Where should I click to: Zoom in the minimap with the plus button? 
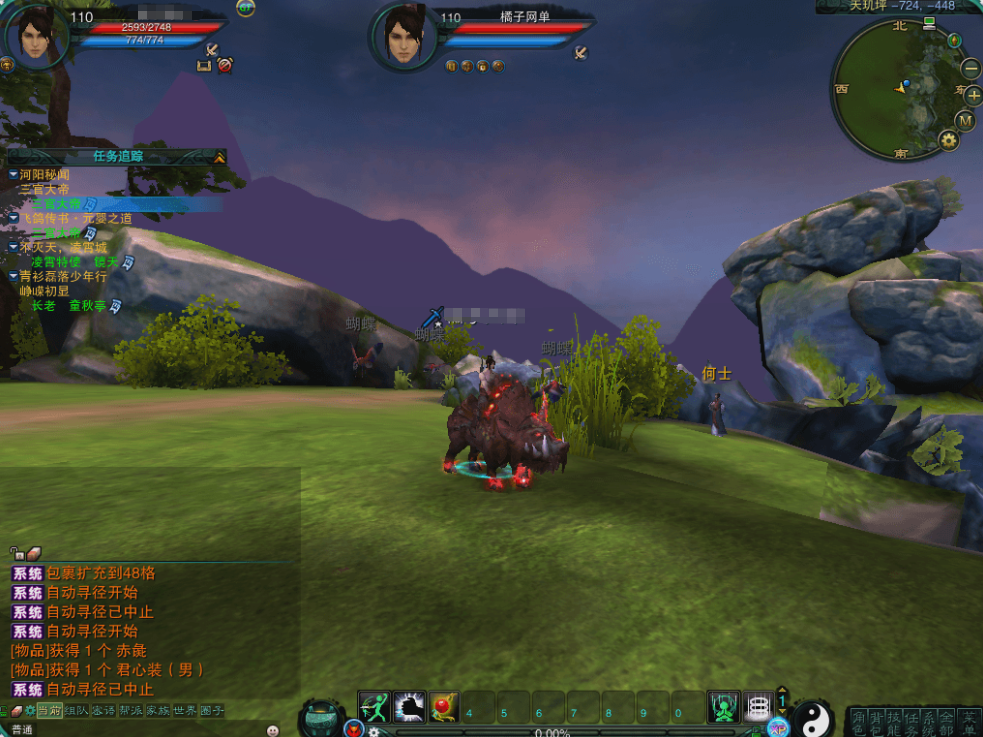pos(973,96)
